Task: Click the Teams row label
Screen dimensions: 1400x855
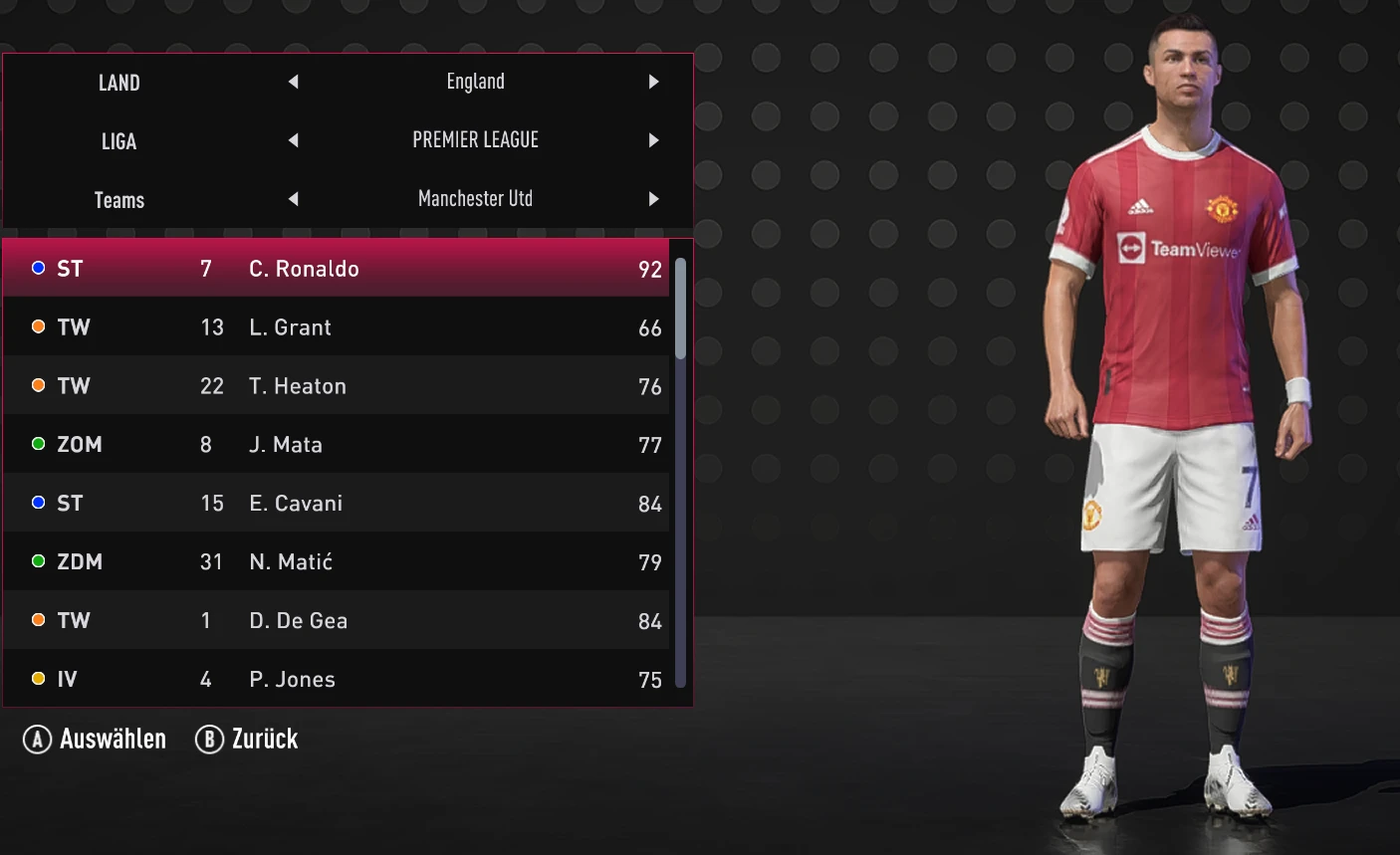Action: (x=119, y=200)
